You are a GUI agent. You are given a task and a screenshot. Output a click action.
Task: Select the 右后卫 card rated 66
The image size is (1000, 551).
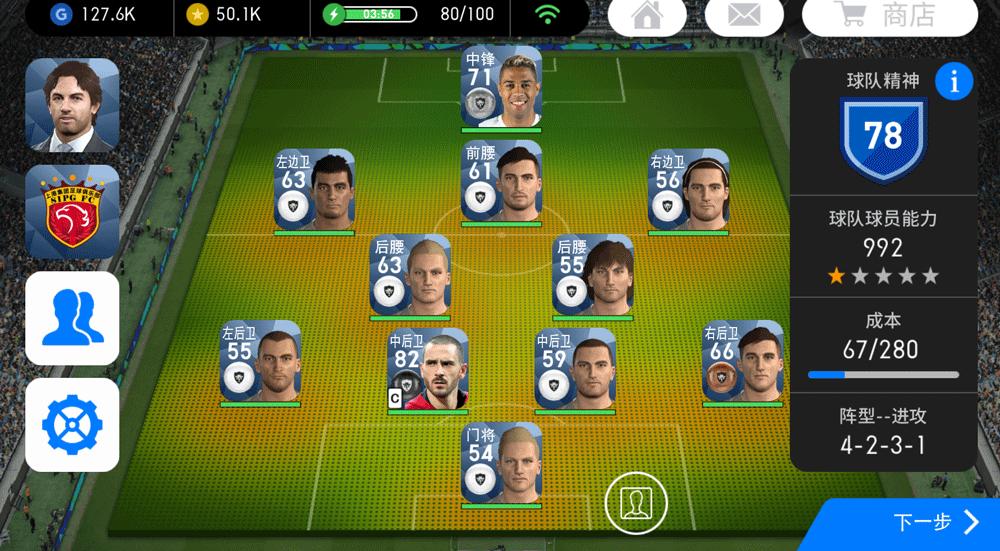742,362
